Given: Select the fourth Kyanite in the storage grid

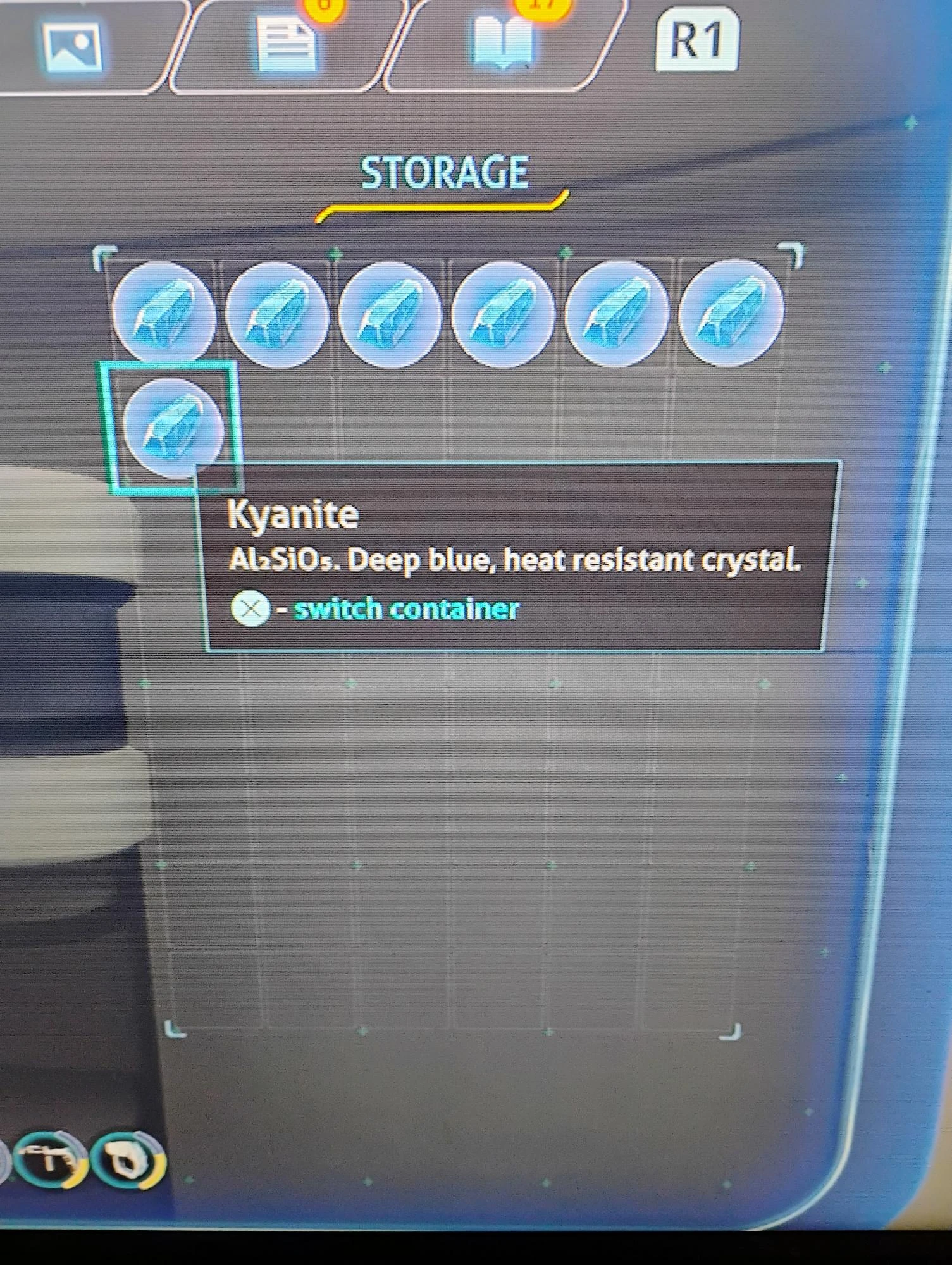Looking at the screenshot, I should pos(505,313).
